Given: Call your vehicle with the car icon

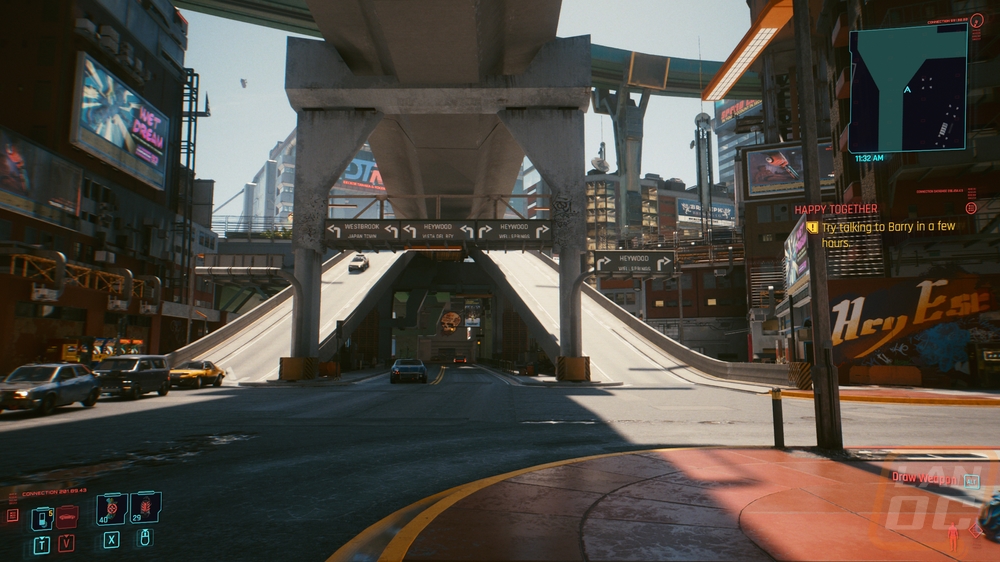Looking at the screenshot, I should coord(67,517).
